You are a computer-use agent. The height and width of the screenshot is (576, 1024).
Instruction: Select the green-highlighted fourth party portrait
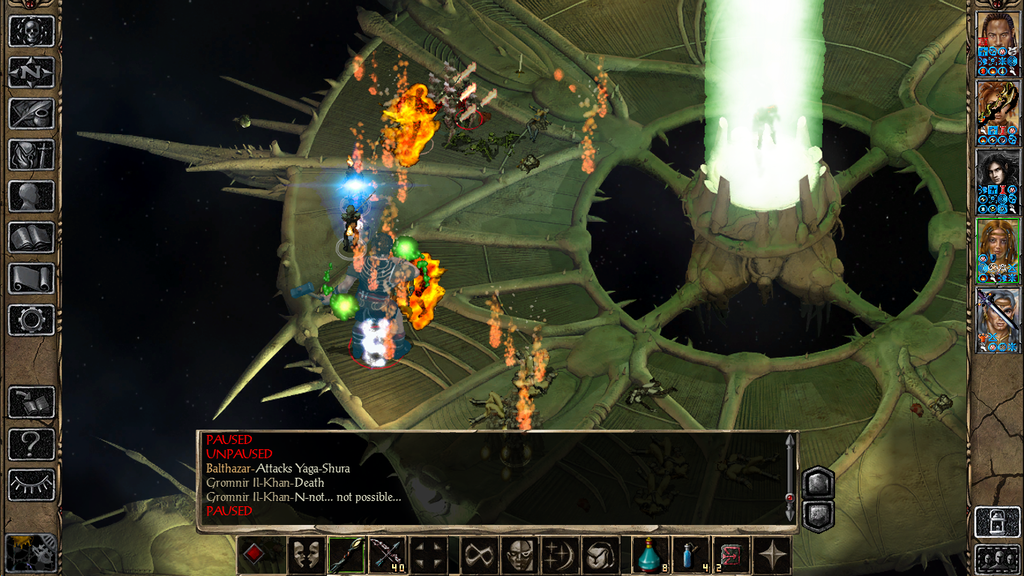click(998, 250)
